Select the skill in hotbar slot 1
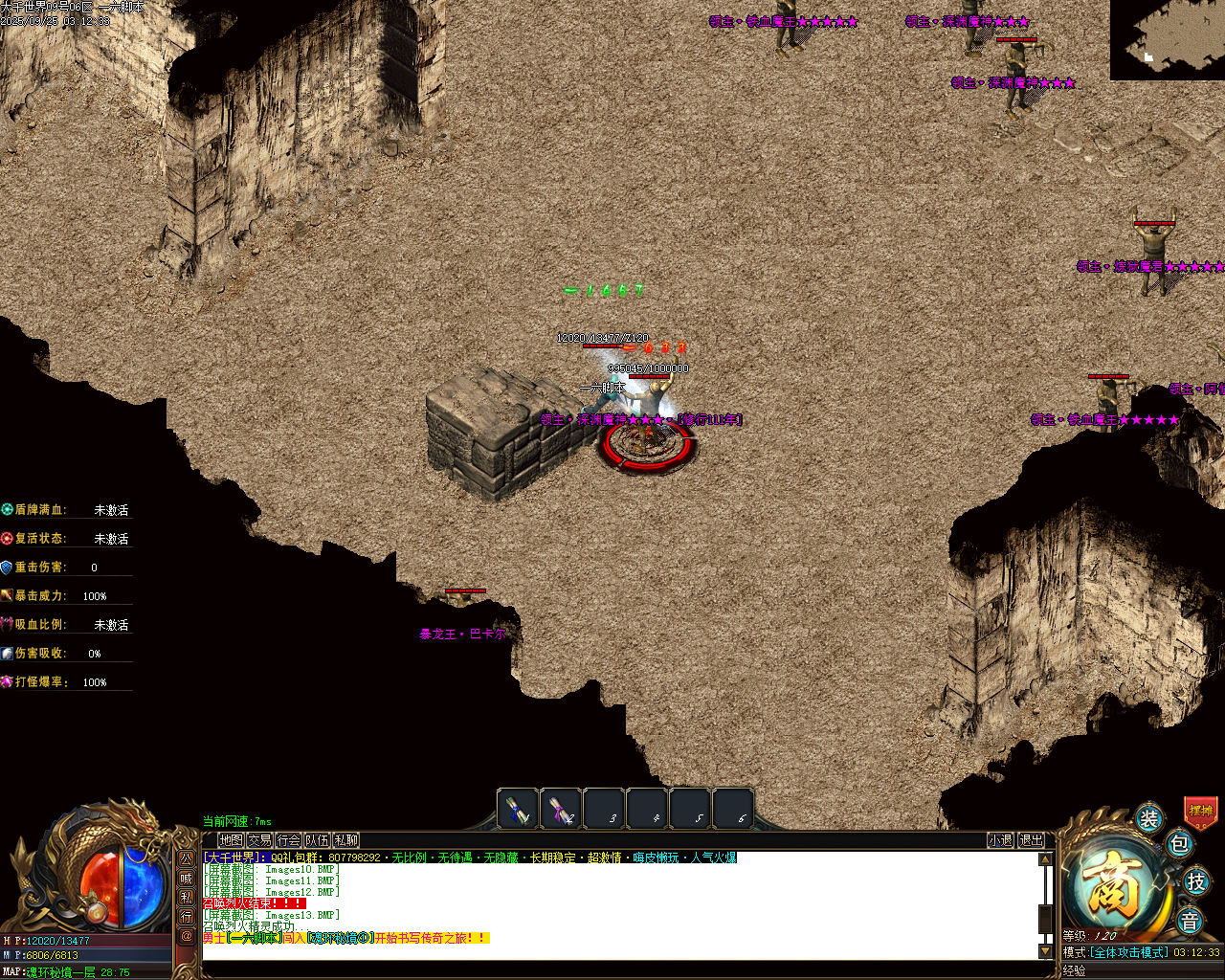The image size is (1225, 980). (x=518, y=809)
